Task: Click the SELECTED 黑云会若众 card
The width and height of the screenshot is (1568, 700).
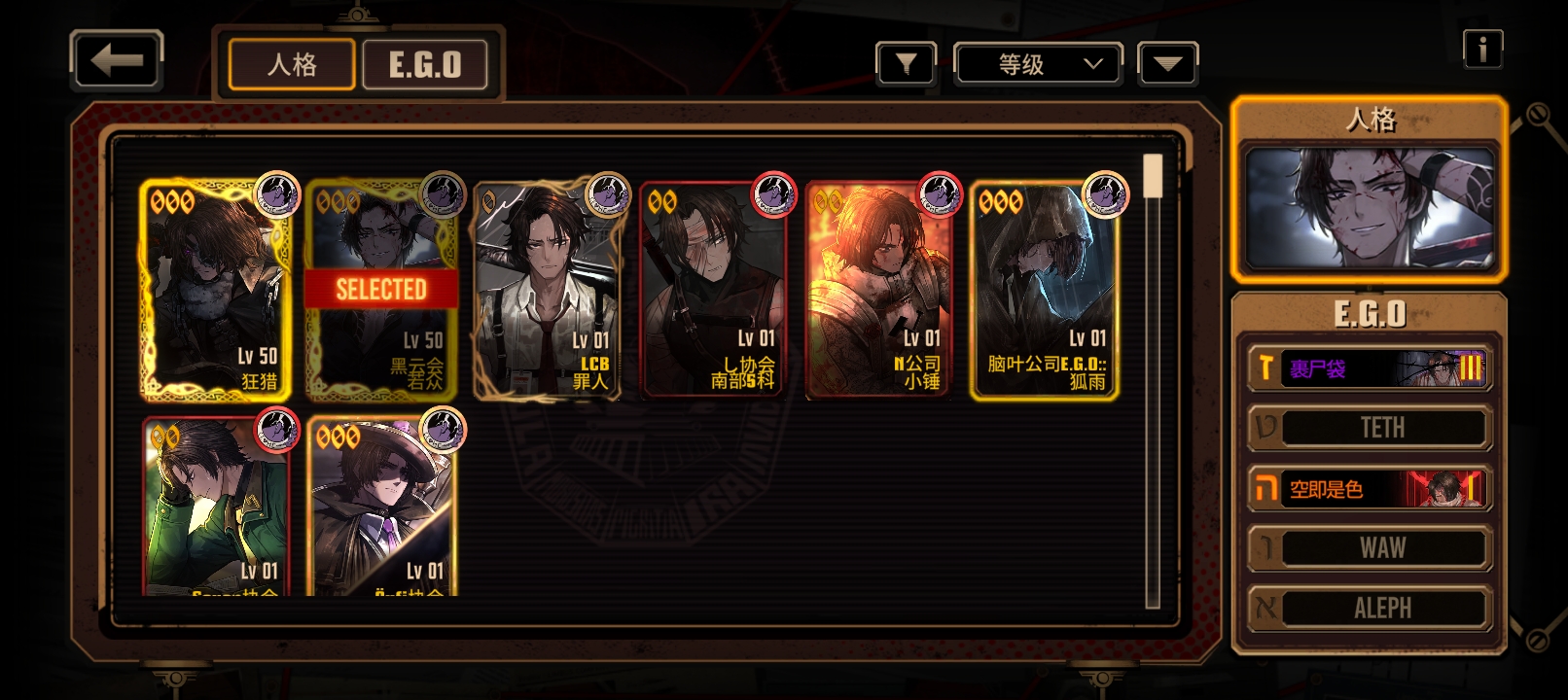Action: 381,290
